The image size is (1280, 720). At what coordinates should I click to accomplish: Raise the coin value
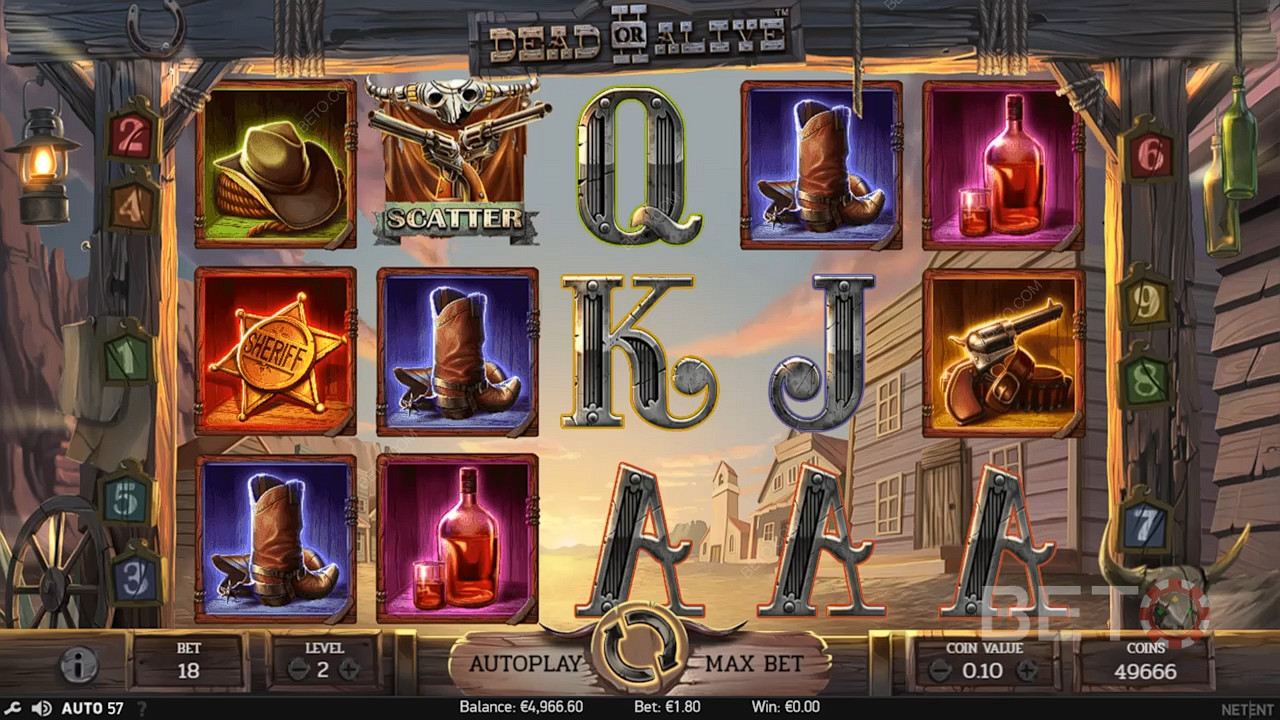[x=1028, y=671]
